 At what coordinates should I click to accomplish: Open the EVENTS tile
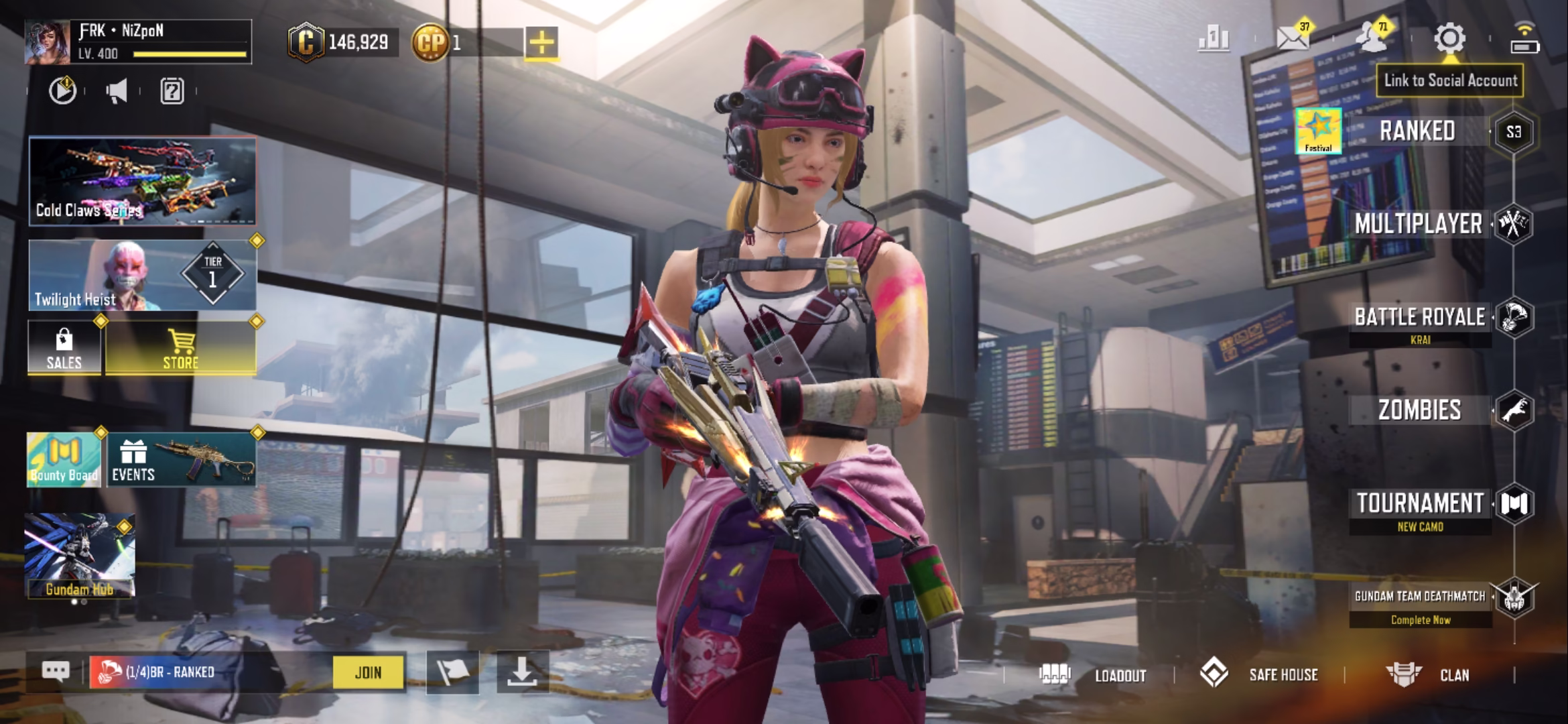click(x=181, y=460)
